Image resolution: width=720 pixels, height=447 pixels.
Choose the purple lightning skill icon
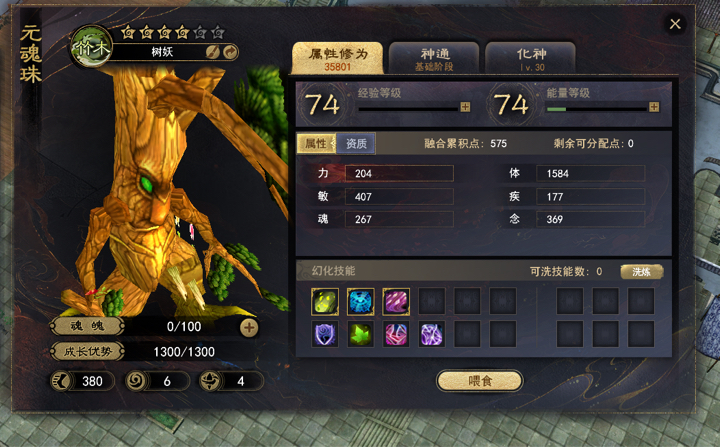tap(432, 335)
